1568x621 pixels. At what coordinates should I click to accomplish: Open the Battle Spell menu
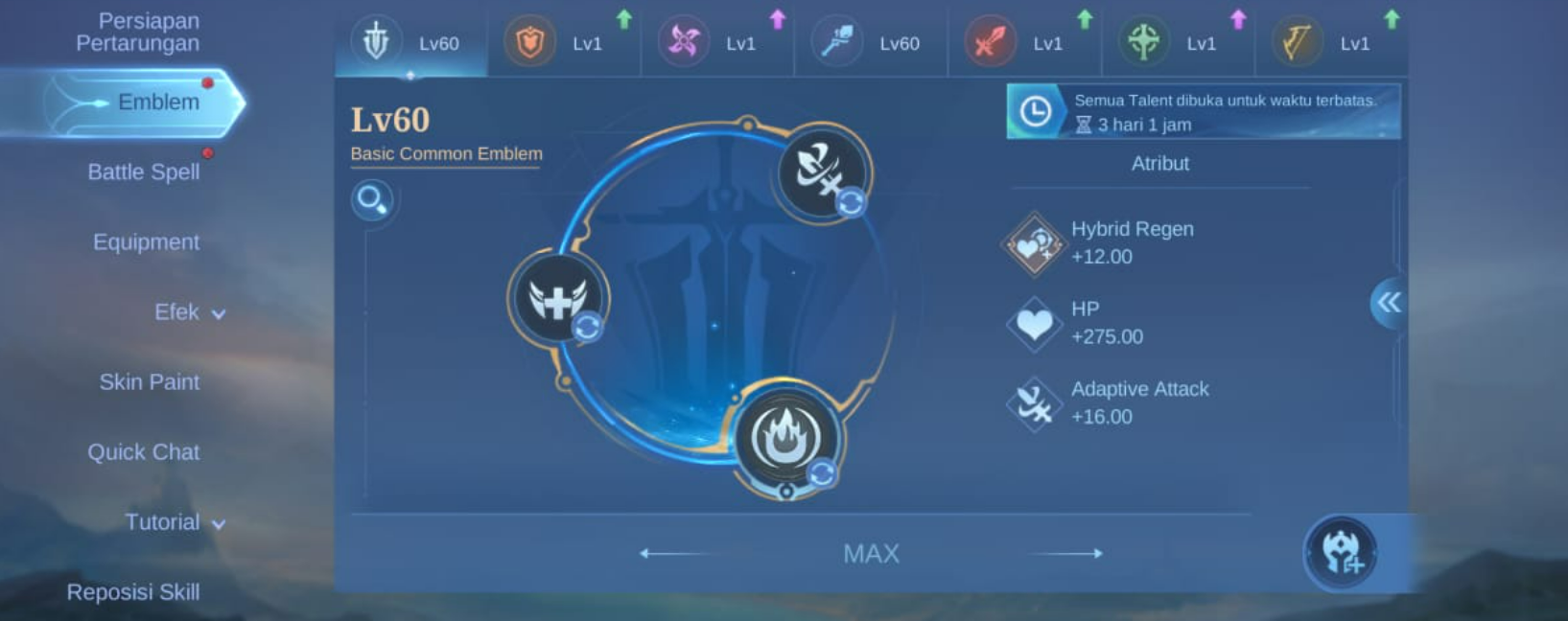click(x=144, y=172)
